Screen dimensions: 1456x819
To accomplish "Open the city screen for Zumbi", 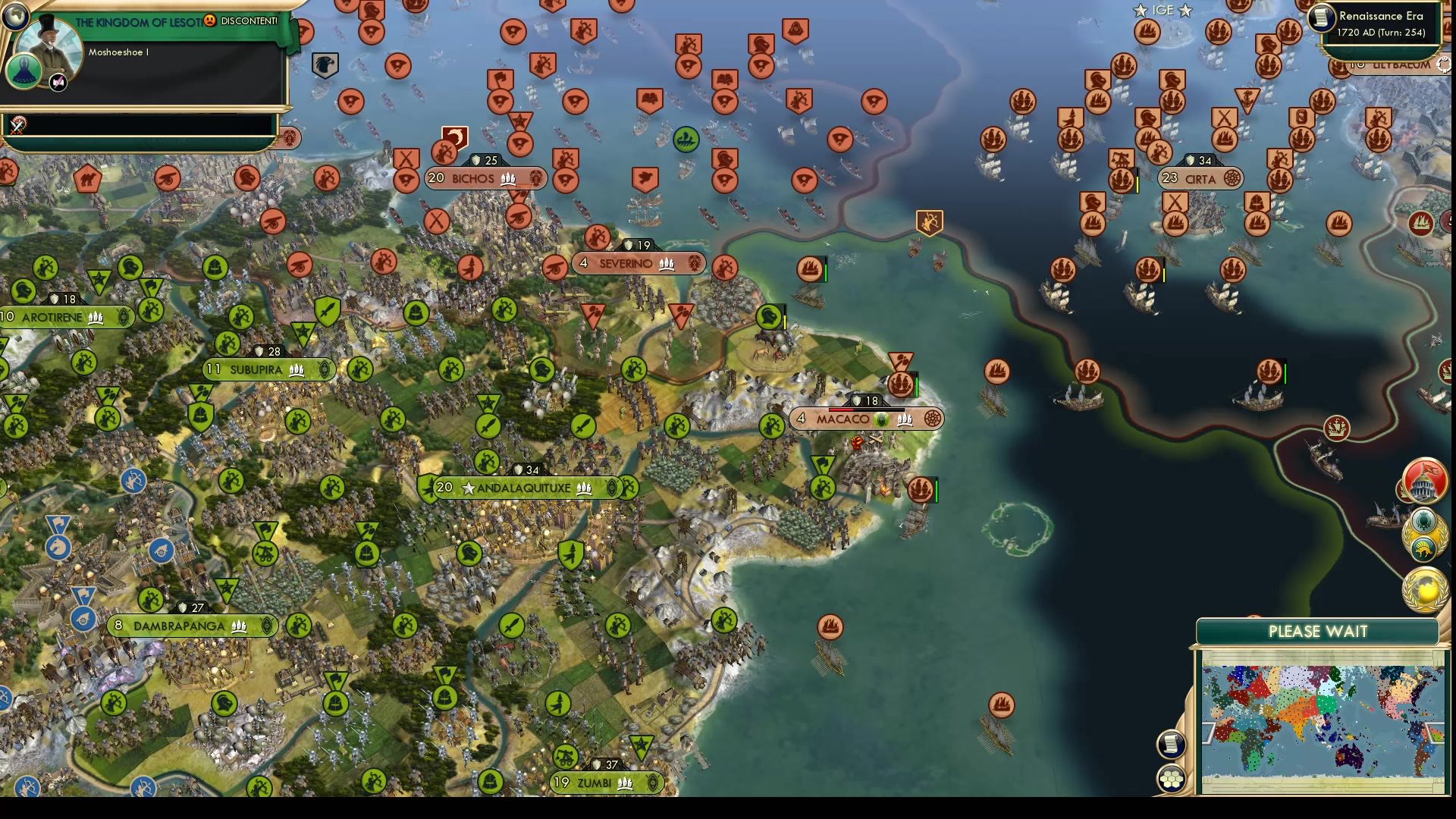I will [595, 783].
